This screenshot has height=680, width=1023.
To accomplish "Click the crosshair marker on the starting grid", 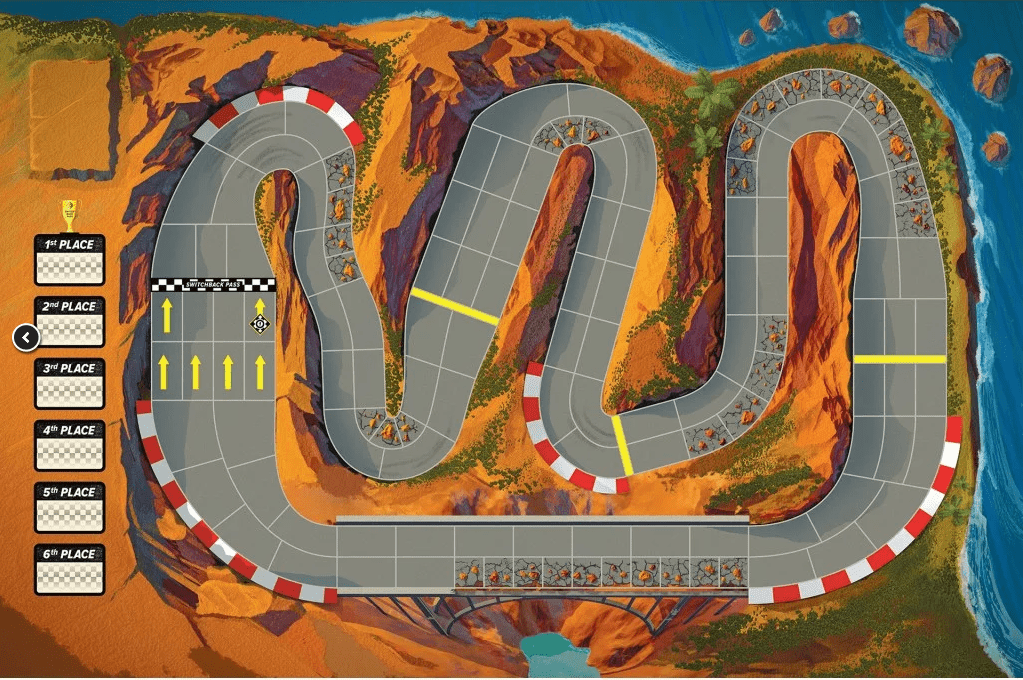I will [260, 323].
